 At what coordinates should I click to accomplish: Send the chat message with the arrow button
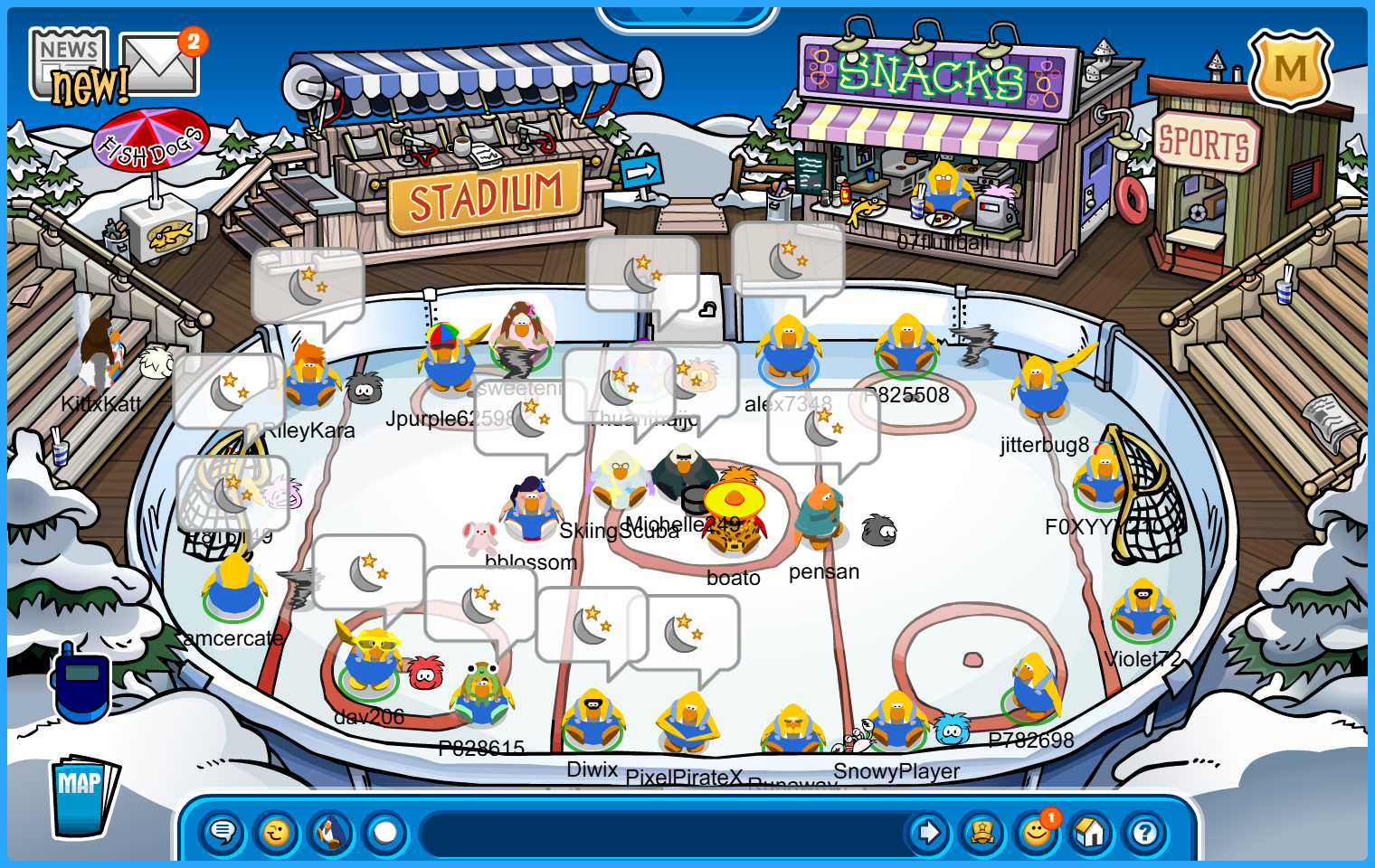point(928,832)
